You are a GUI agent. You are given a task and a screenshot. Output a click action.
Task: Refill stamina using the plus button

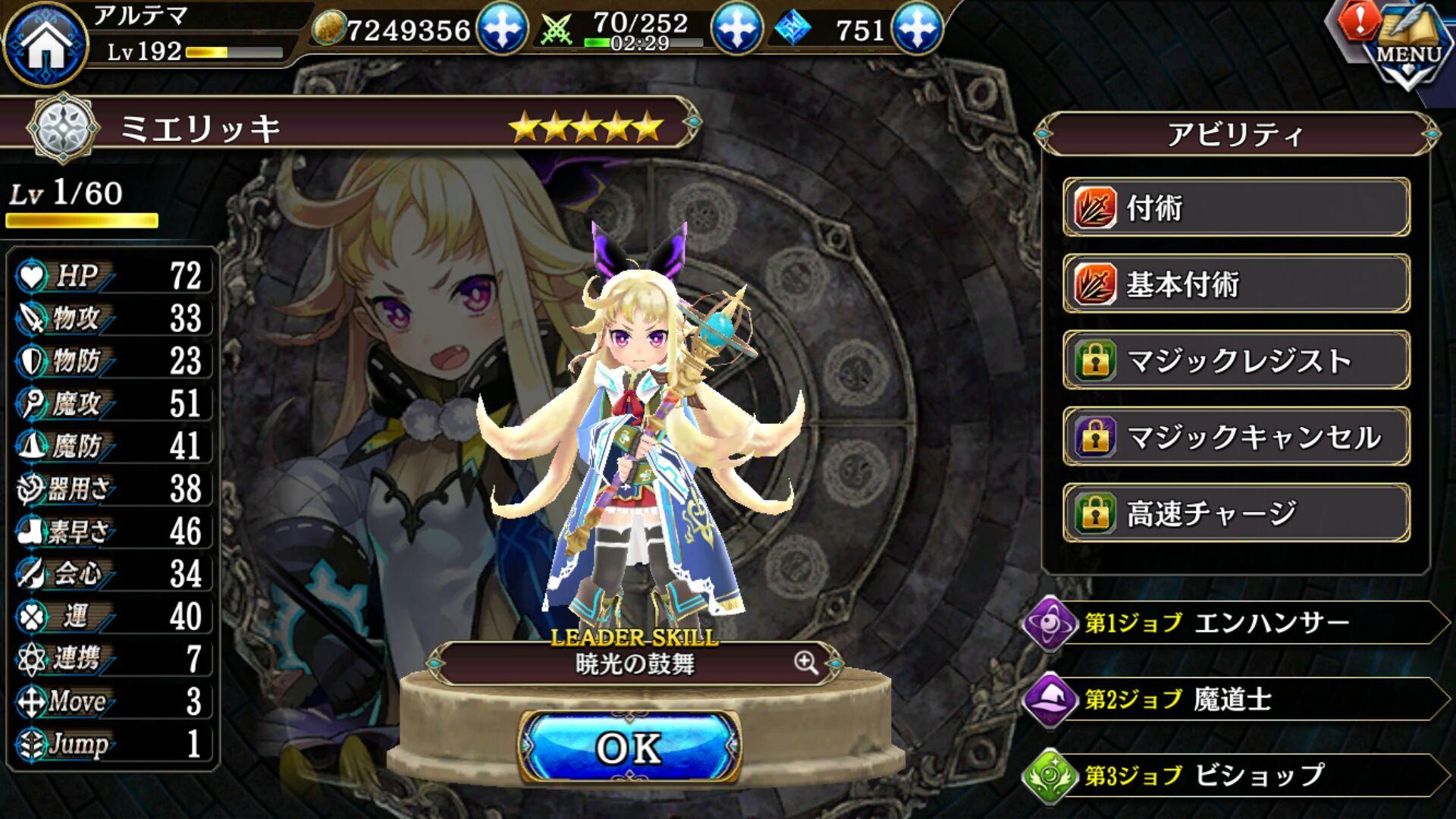click(735, 29)
